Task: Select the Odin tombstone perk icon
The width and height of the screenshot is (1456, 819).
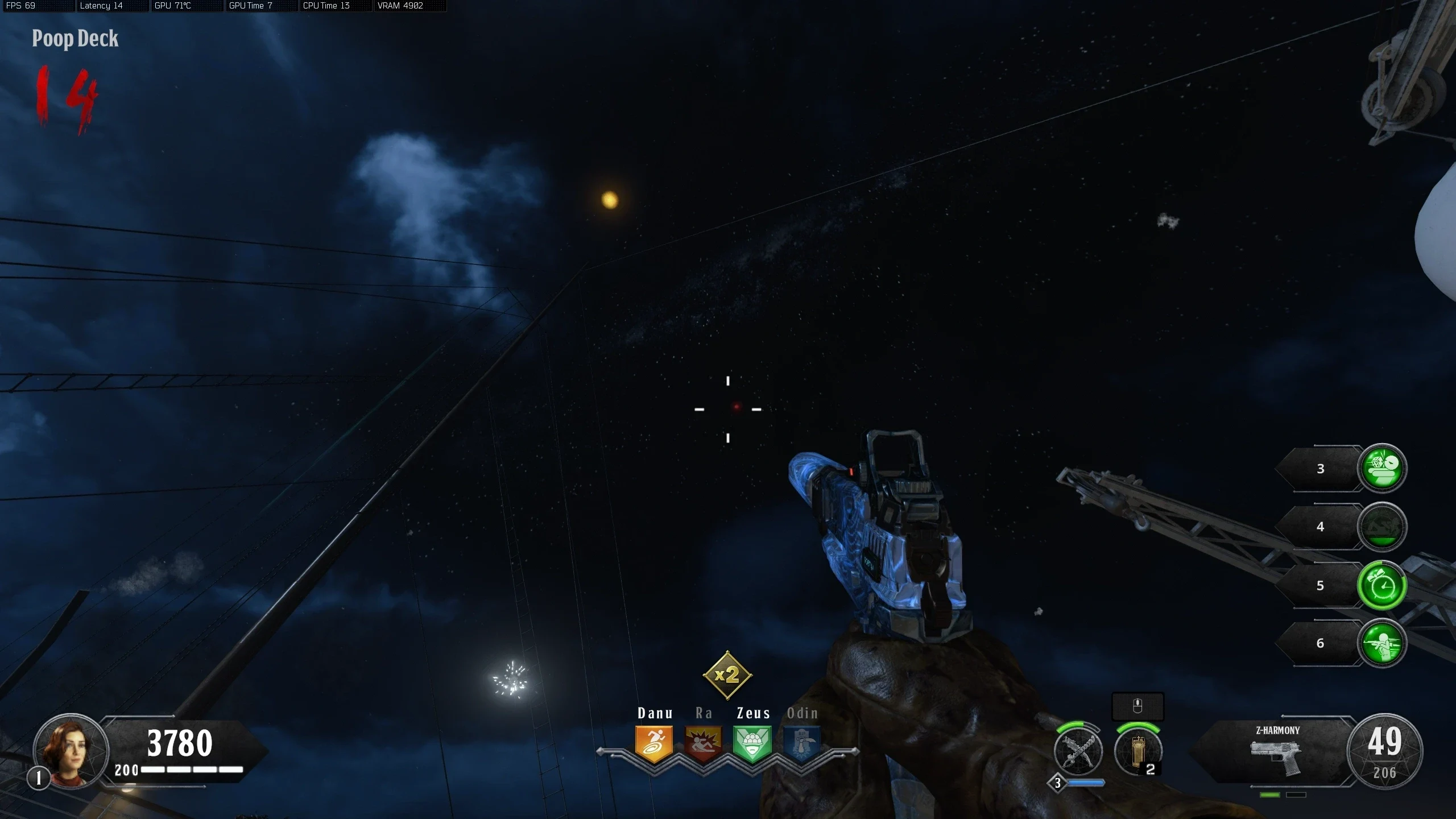Action: (802, 743)
